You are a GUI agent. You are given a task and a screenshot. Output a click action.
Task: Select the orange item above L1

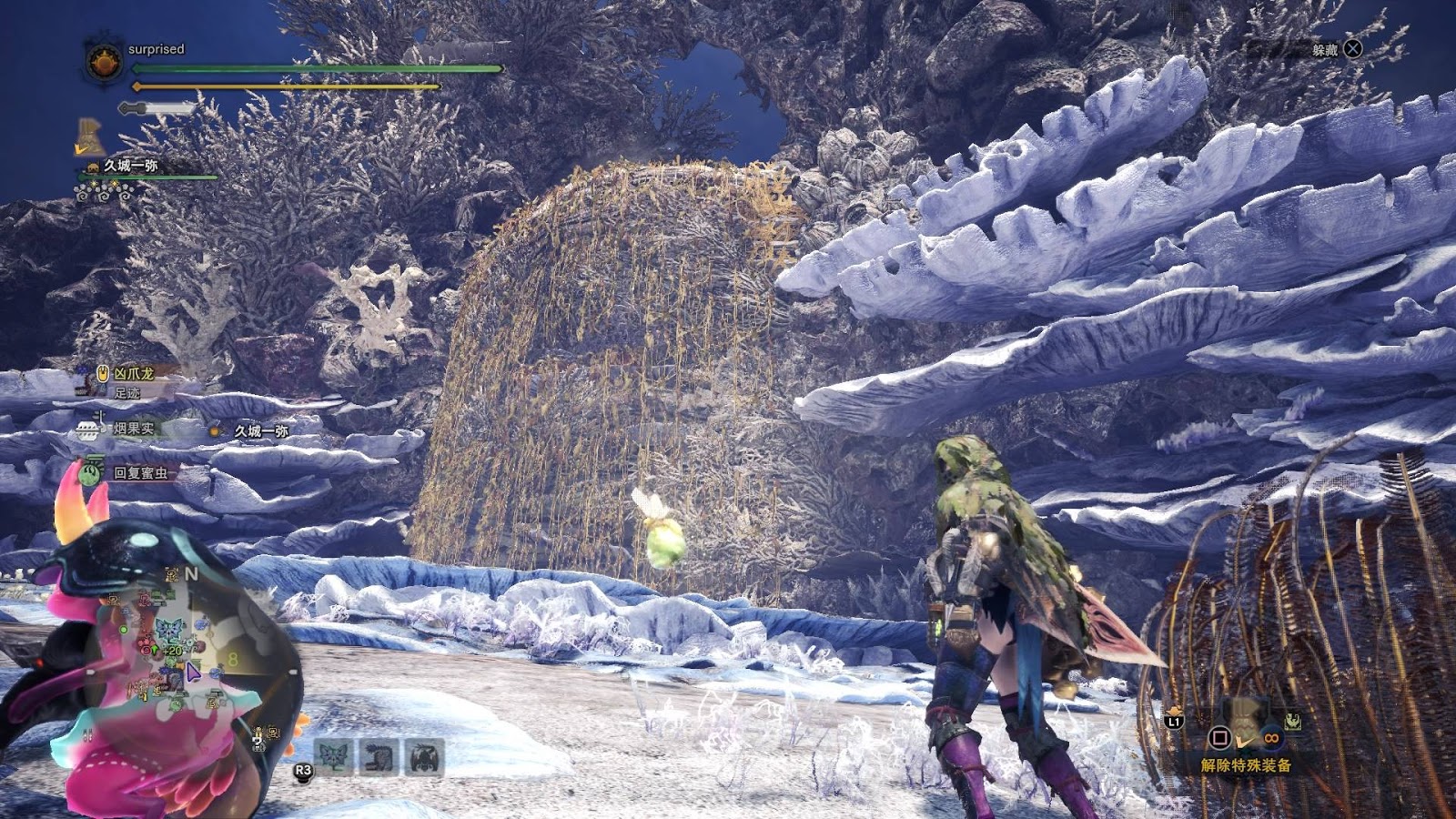pyautogui.click(x=1175, y=710)
